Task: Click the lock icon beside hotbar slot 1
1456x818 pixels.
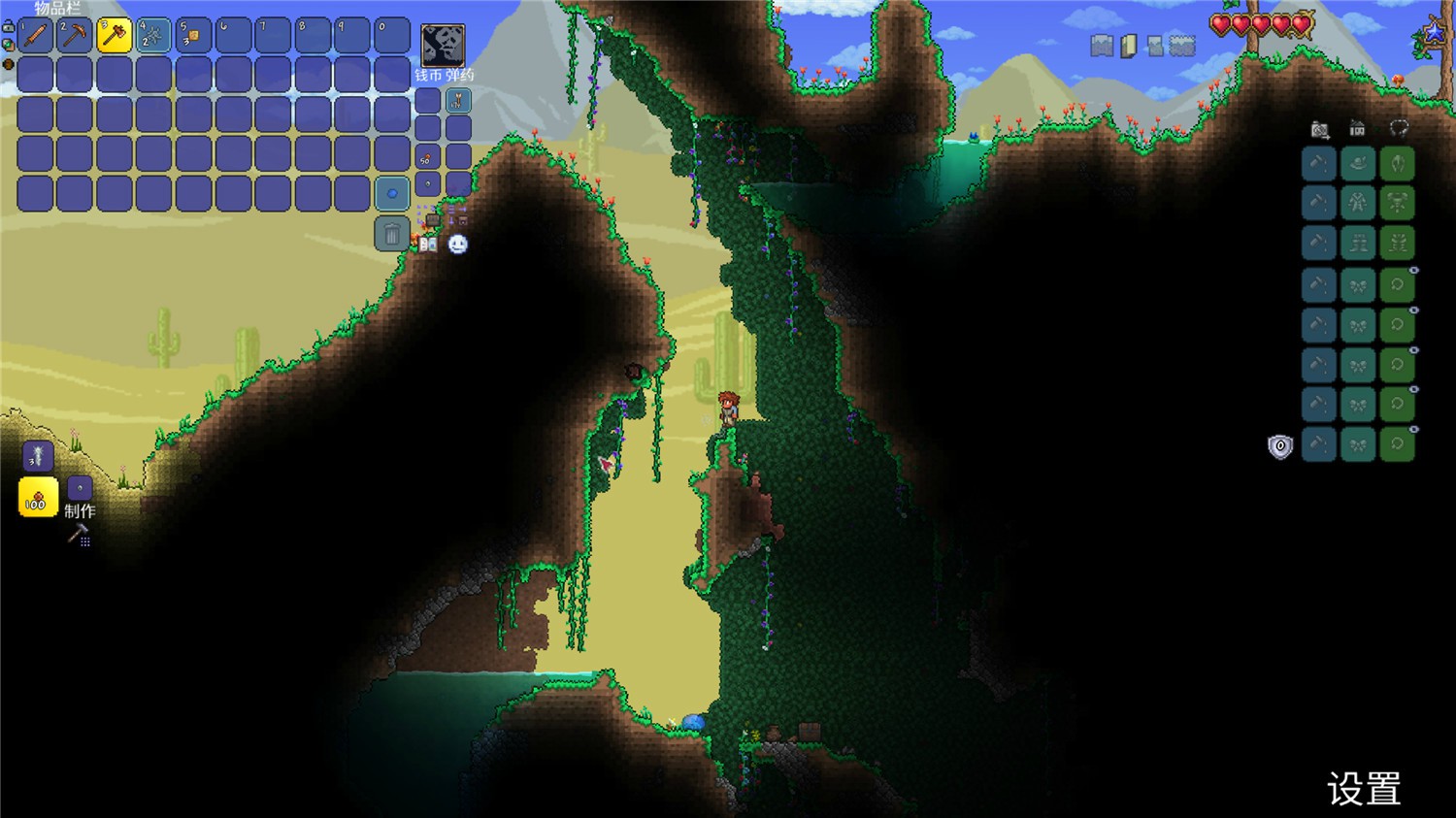Action: coord(8,26)
